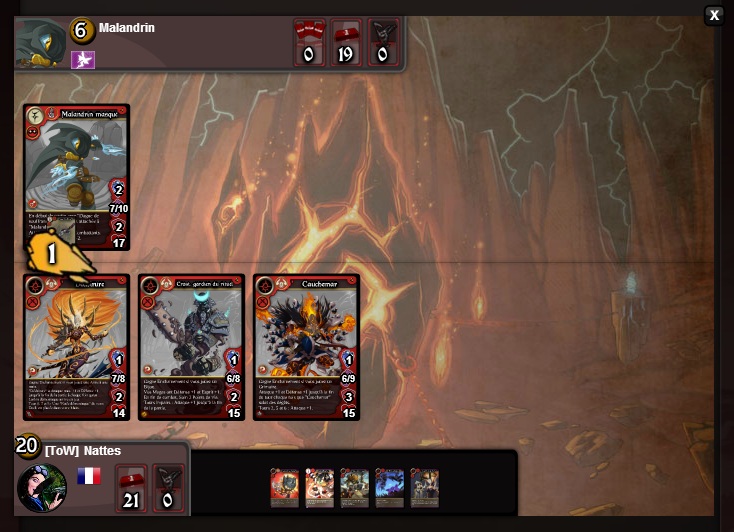Click the French flag beside Nattes
Image resolution: width=734 pixels, height=532 pixels.
tap(89, 476)
